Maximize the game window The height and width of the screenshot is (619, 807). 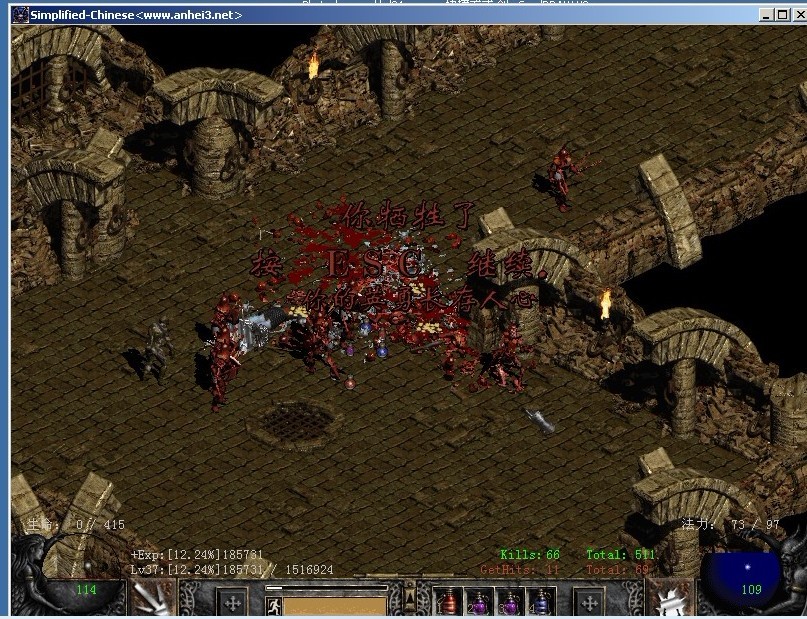pos(780,15)
